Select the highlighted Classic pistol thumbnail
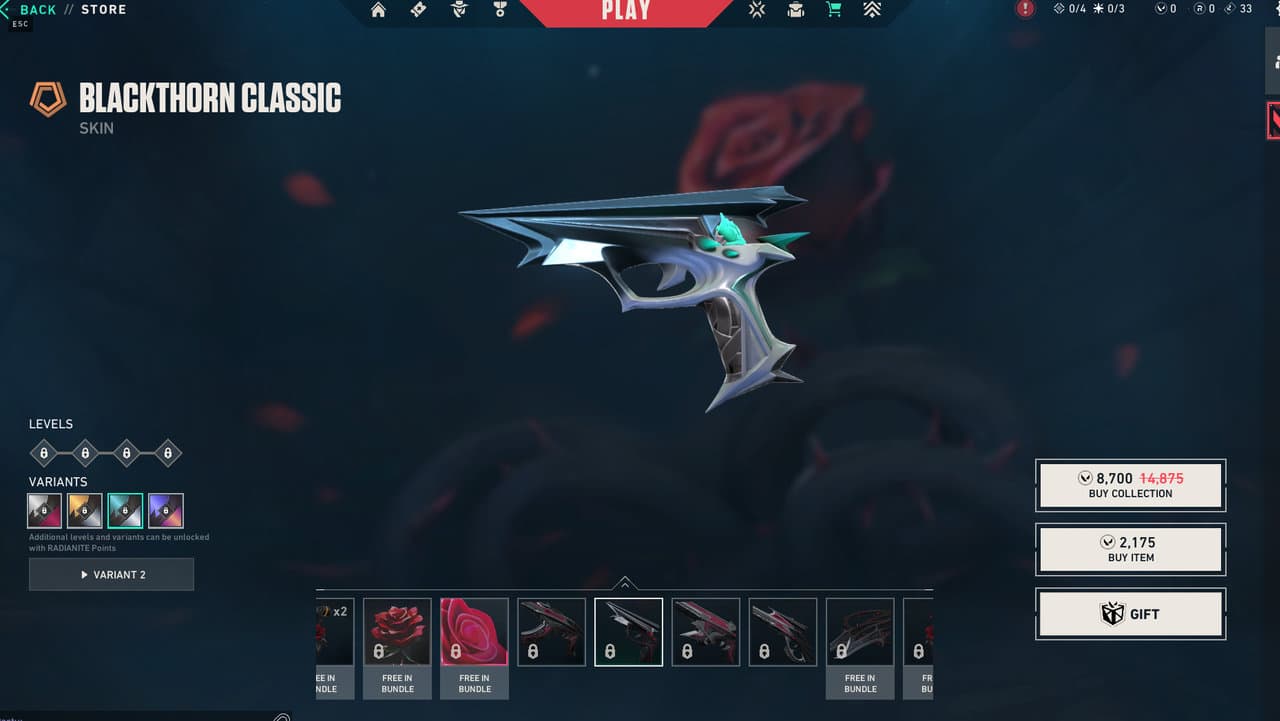 point(628,632)
